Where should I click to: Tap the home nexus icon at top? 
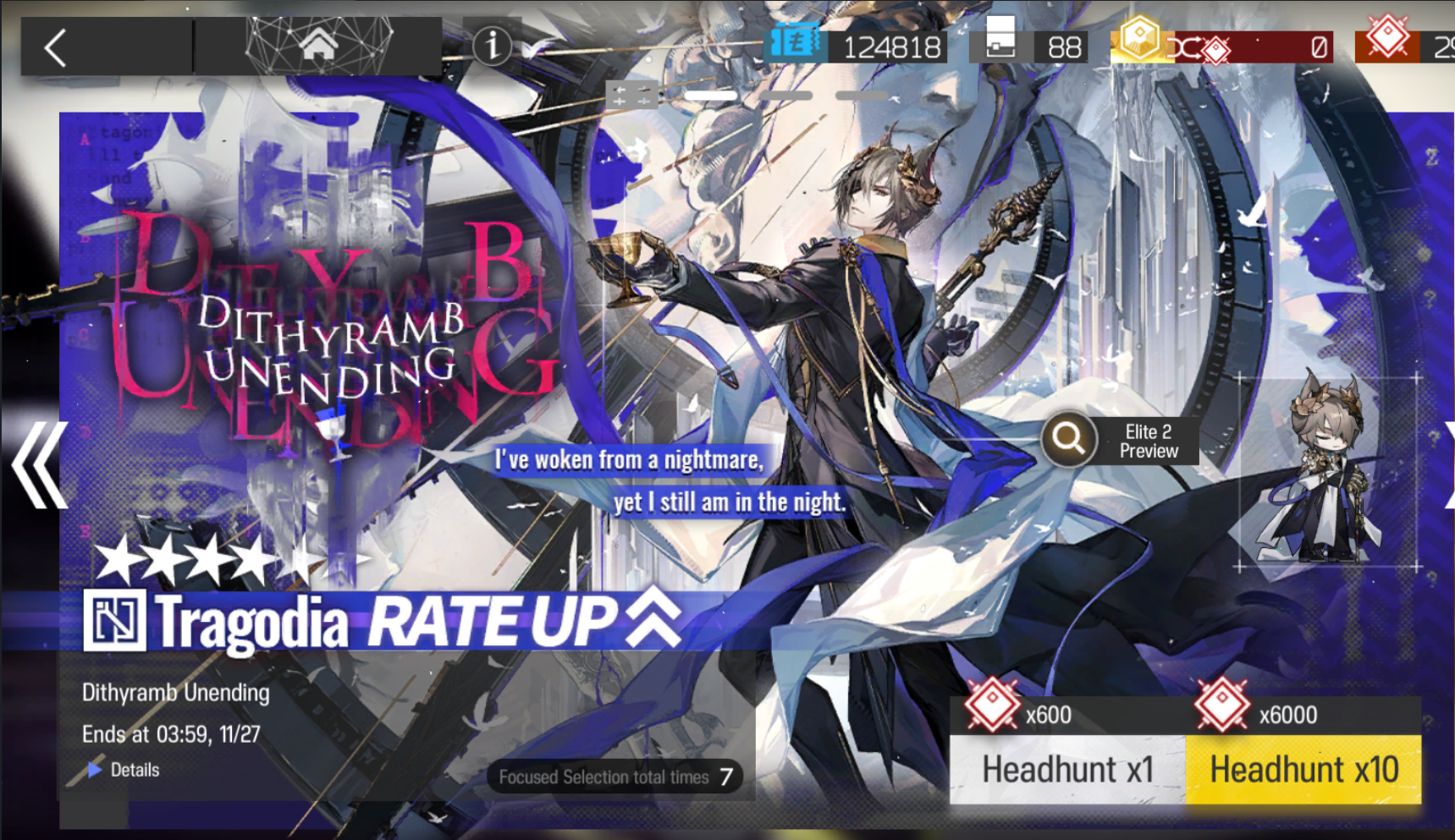tap(316, 47)
